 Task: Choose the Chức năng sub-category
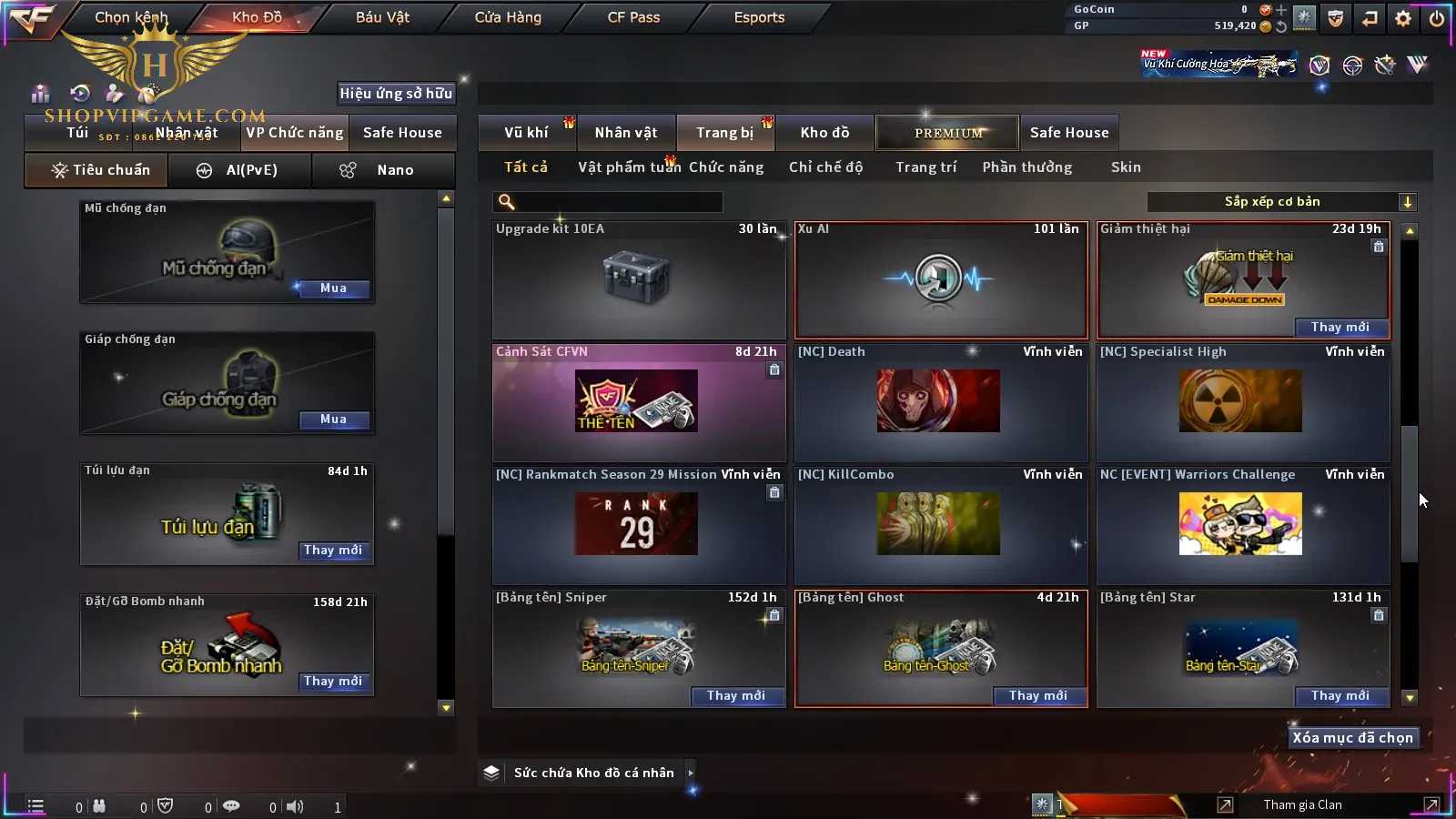726,167
